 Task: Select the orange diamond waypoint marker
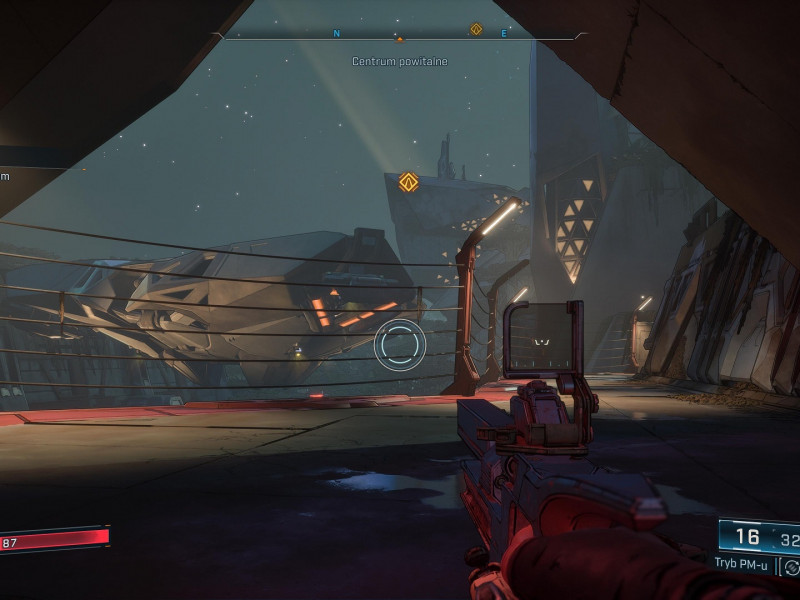point(407,181)
